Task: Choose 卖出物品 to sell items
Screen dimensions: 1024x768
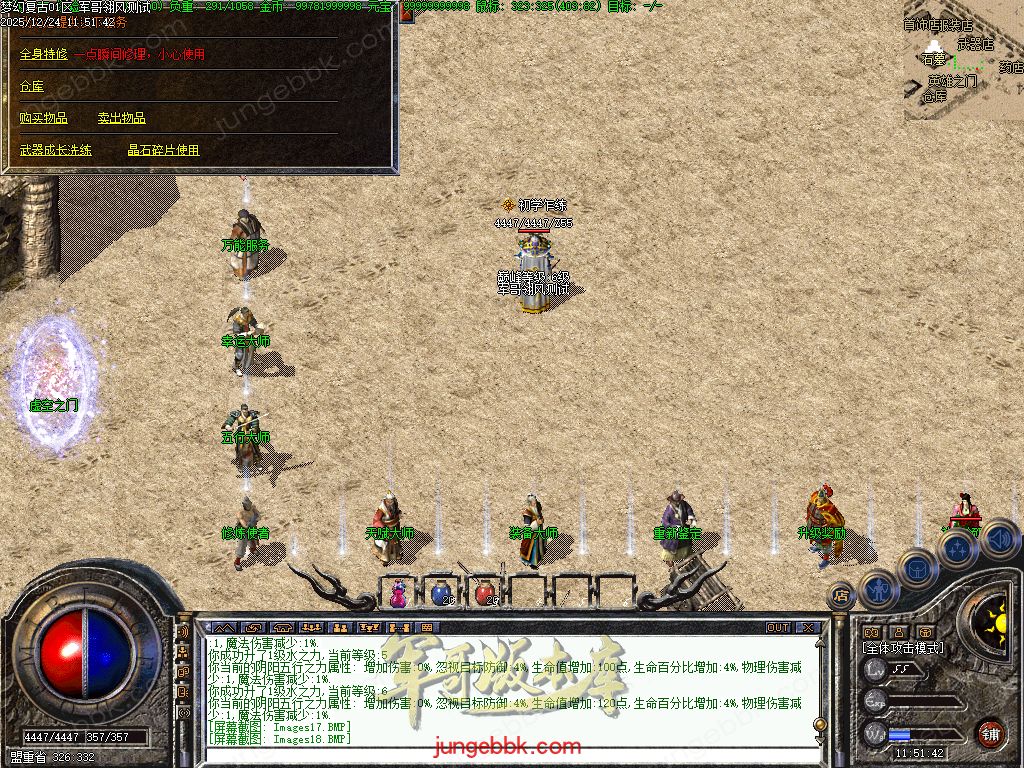Action: click(x=122, y=118)
